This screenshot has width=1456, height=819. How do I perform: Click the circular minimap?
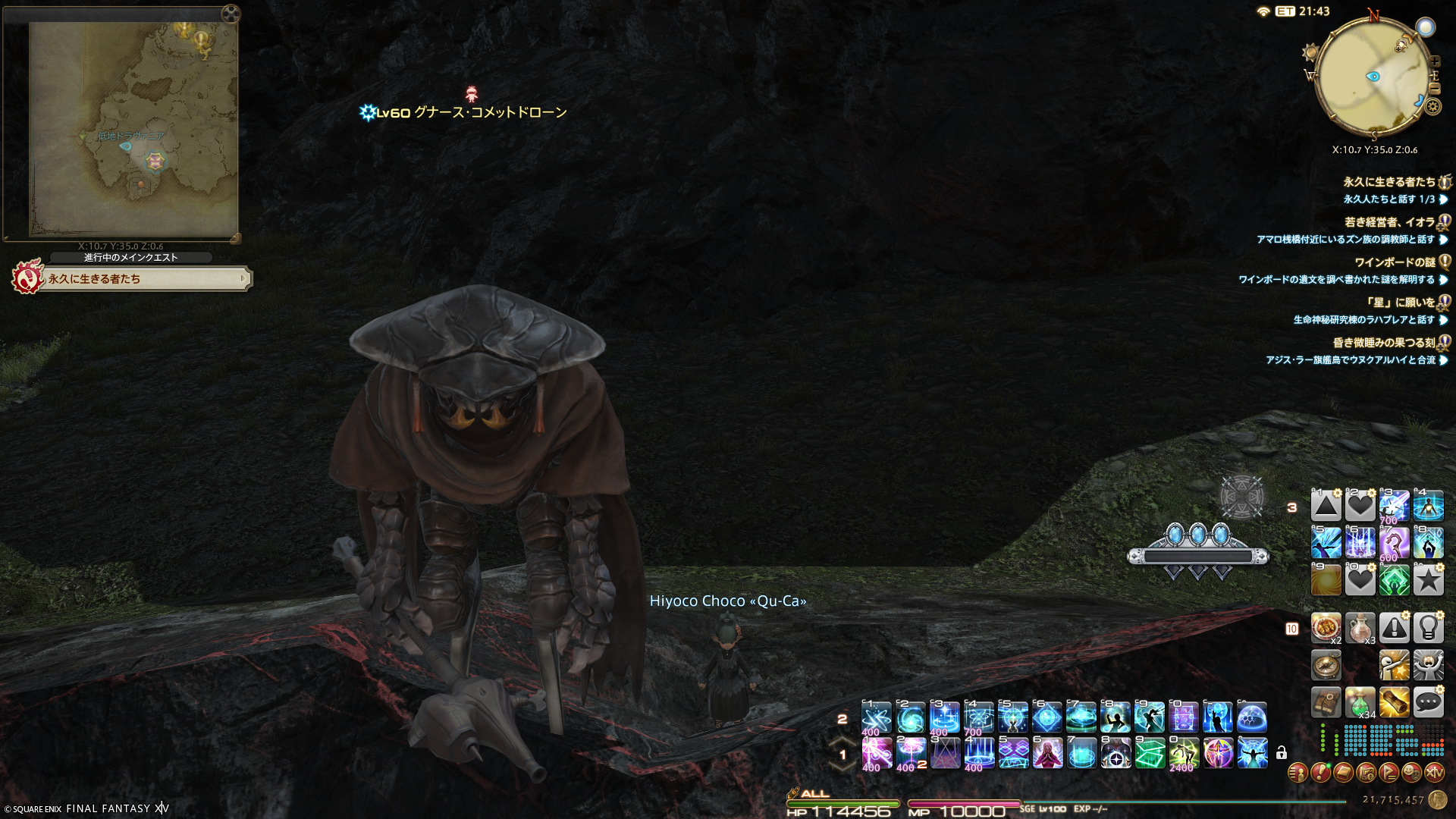click(1373, 77)
